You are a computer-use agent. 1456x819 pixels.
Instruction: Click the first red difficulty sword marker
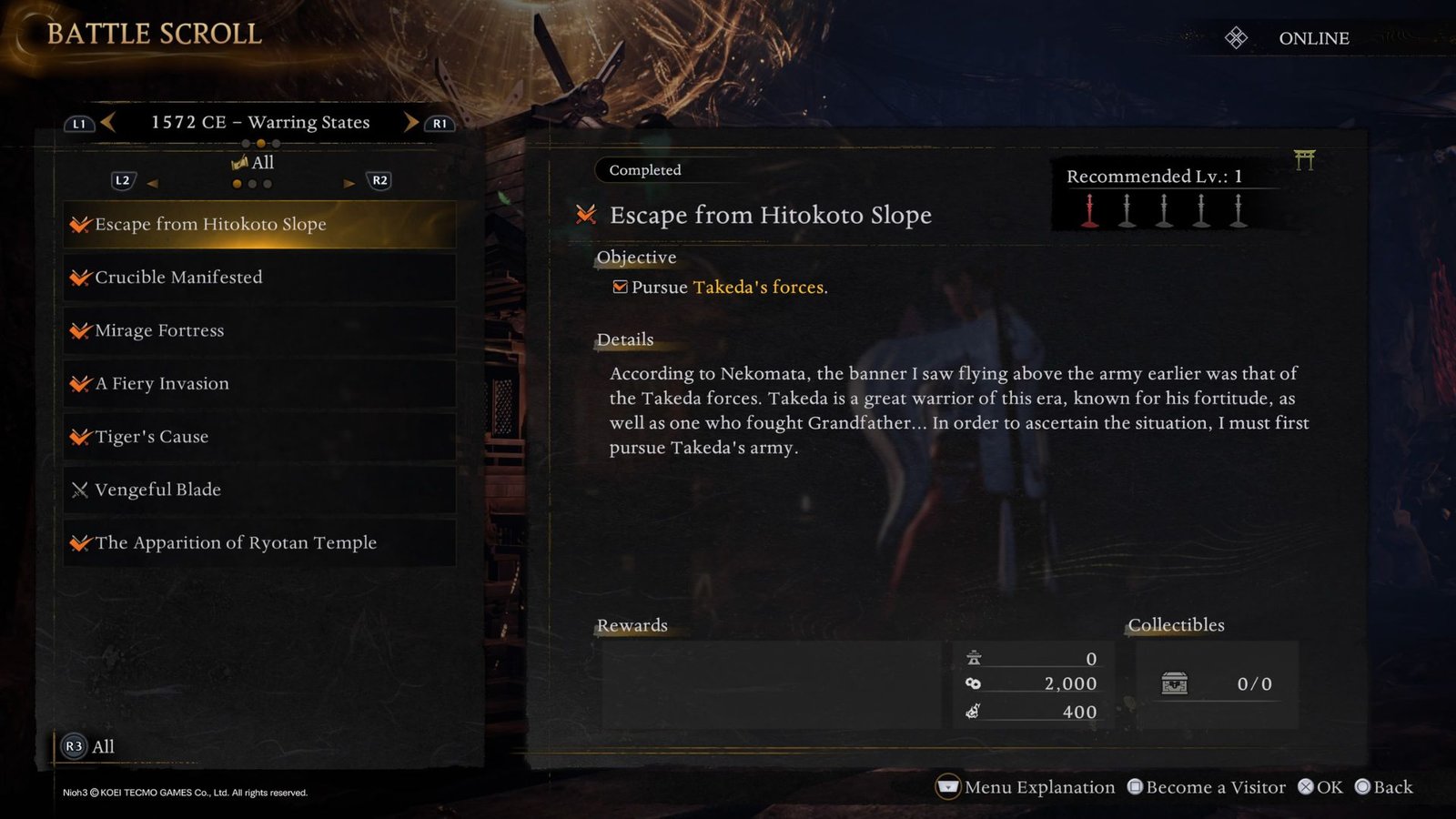tap(1087, 211)
